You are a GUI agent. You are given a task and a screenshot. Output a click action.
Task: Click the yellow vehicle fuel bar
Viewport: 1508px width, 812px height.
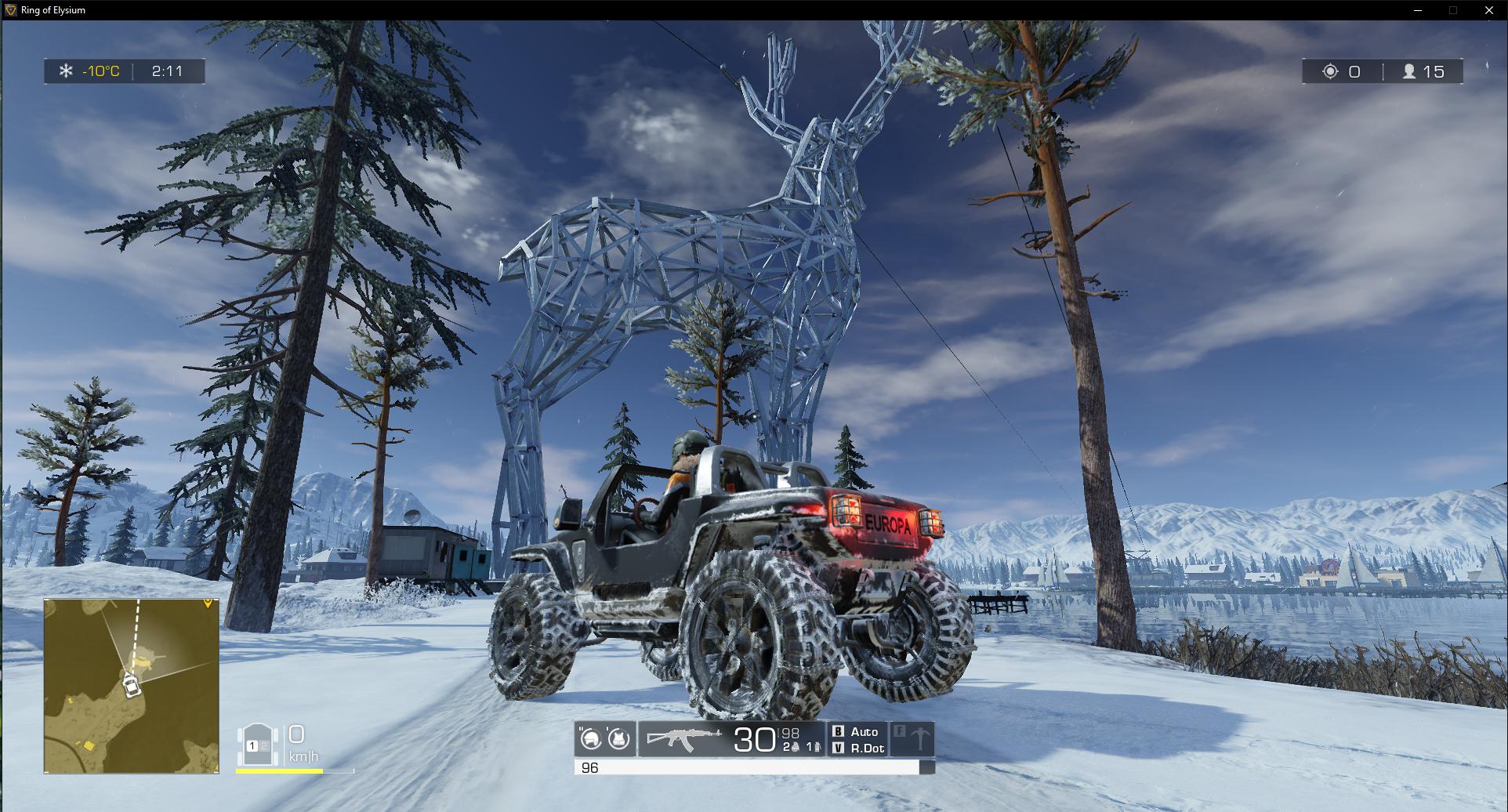click(278, 771)
